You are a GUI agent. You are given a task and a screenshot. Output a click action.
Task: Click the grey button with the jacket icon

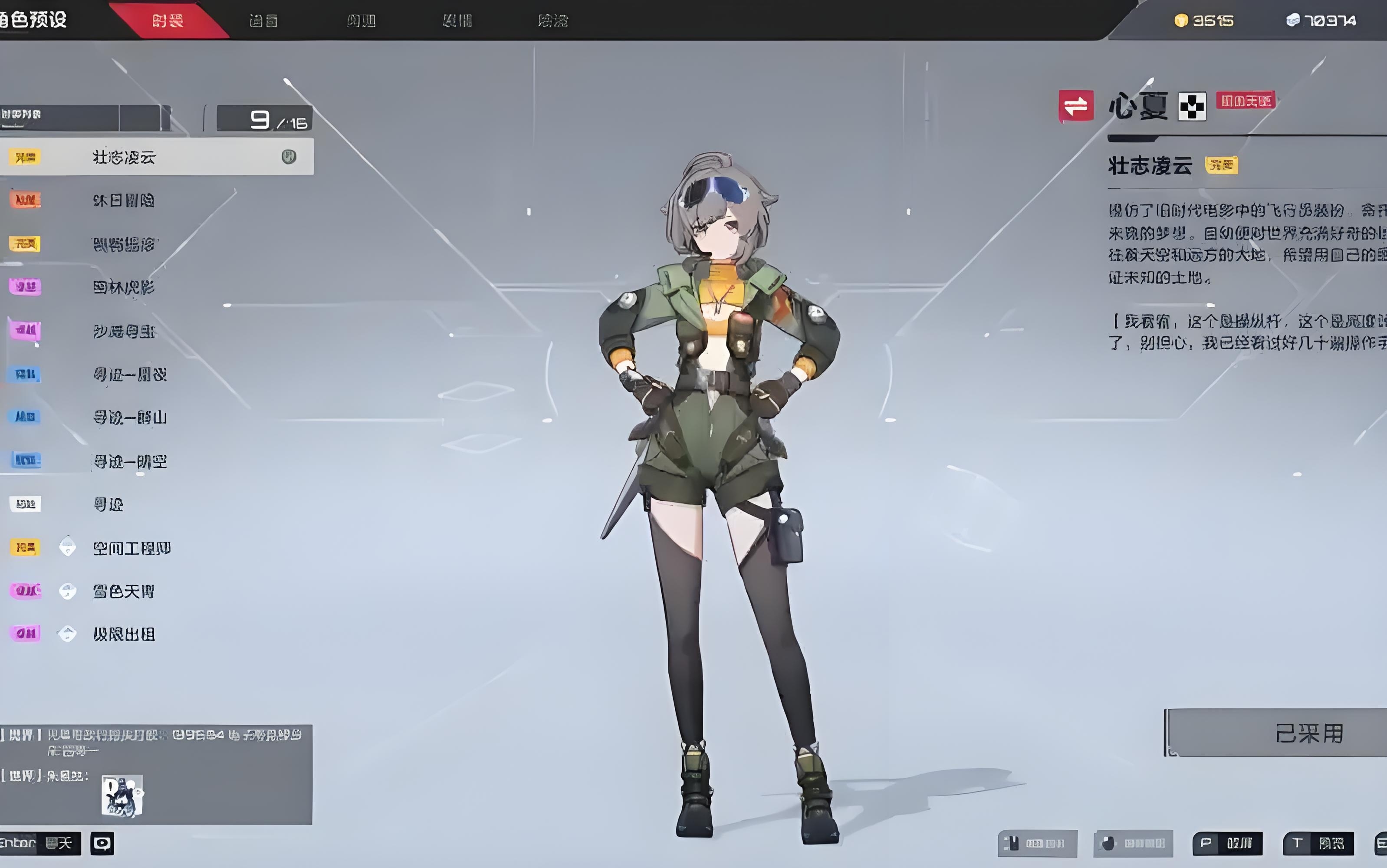point(1037,843)
